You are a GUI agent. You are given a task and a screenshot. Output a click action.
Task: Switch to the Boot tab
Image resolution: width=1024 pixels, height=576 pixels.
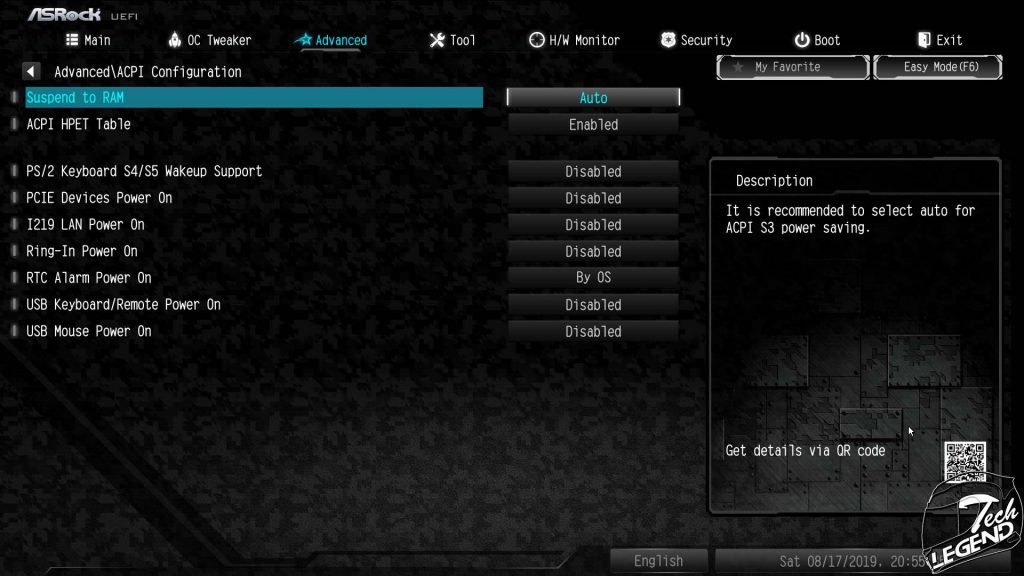[817, 40]
